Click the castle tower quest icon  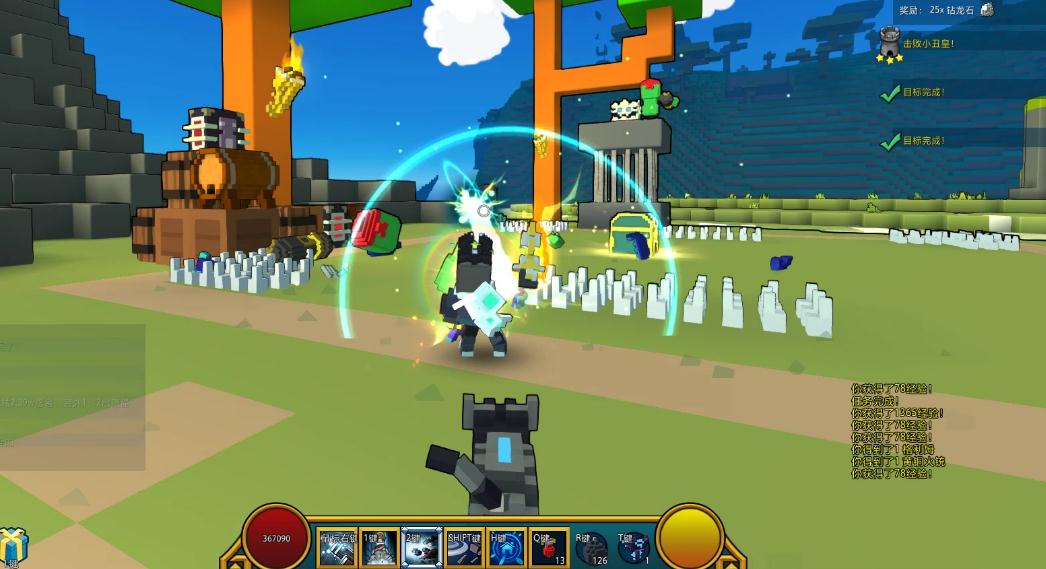click(x=889, y=42)
